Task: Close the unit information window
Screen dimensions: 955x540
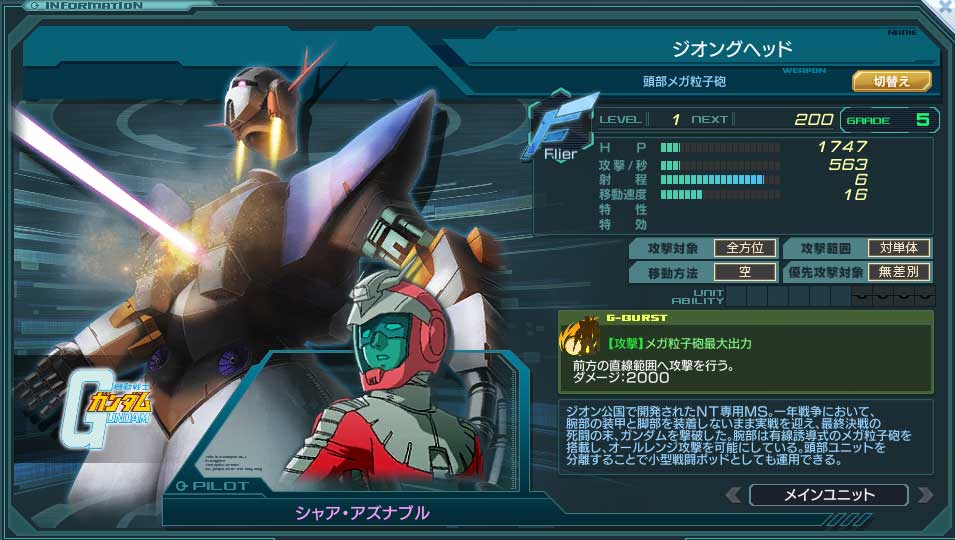Action: point(944,6)
